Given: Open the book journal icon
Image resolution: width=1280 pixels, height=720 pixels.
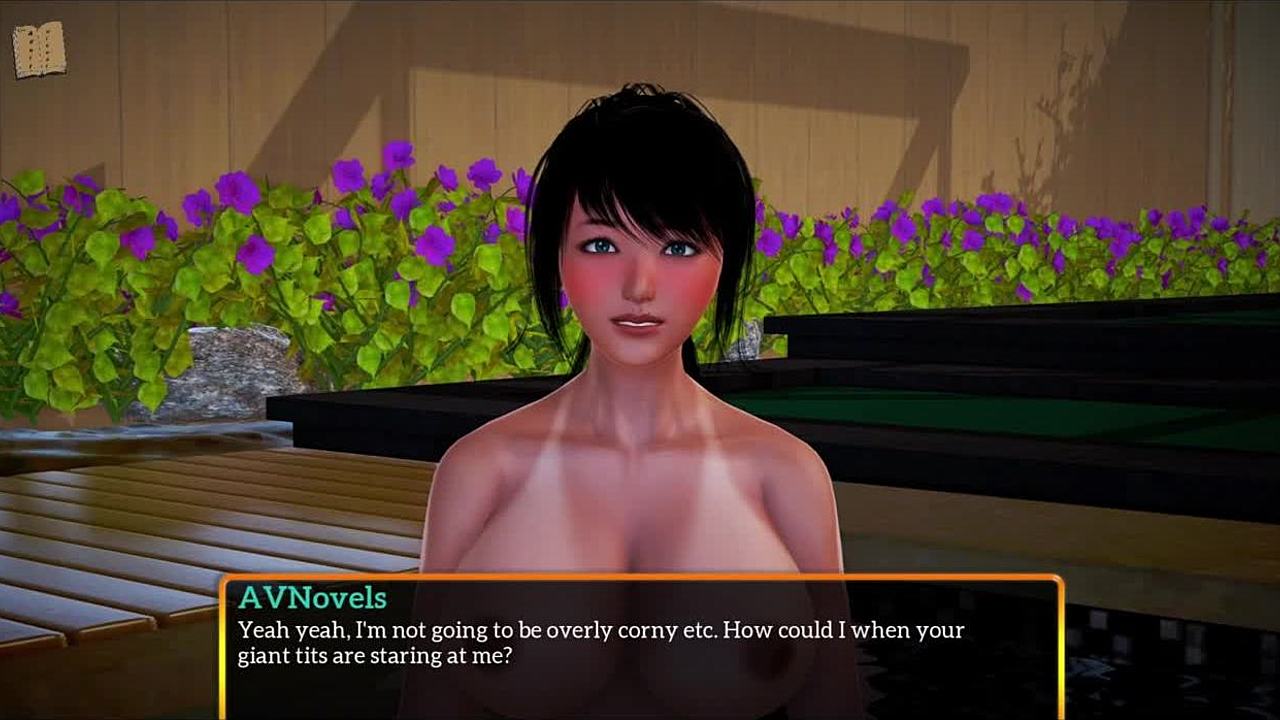Looking at the screenshot, I should [x=39, y=49].
